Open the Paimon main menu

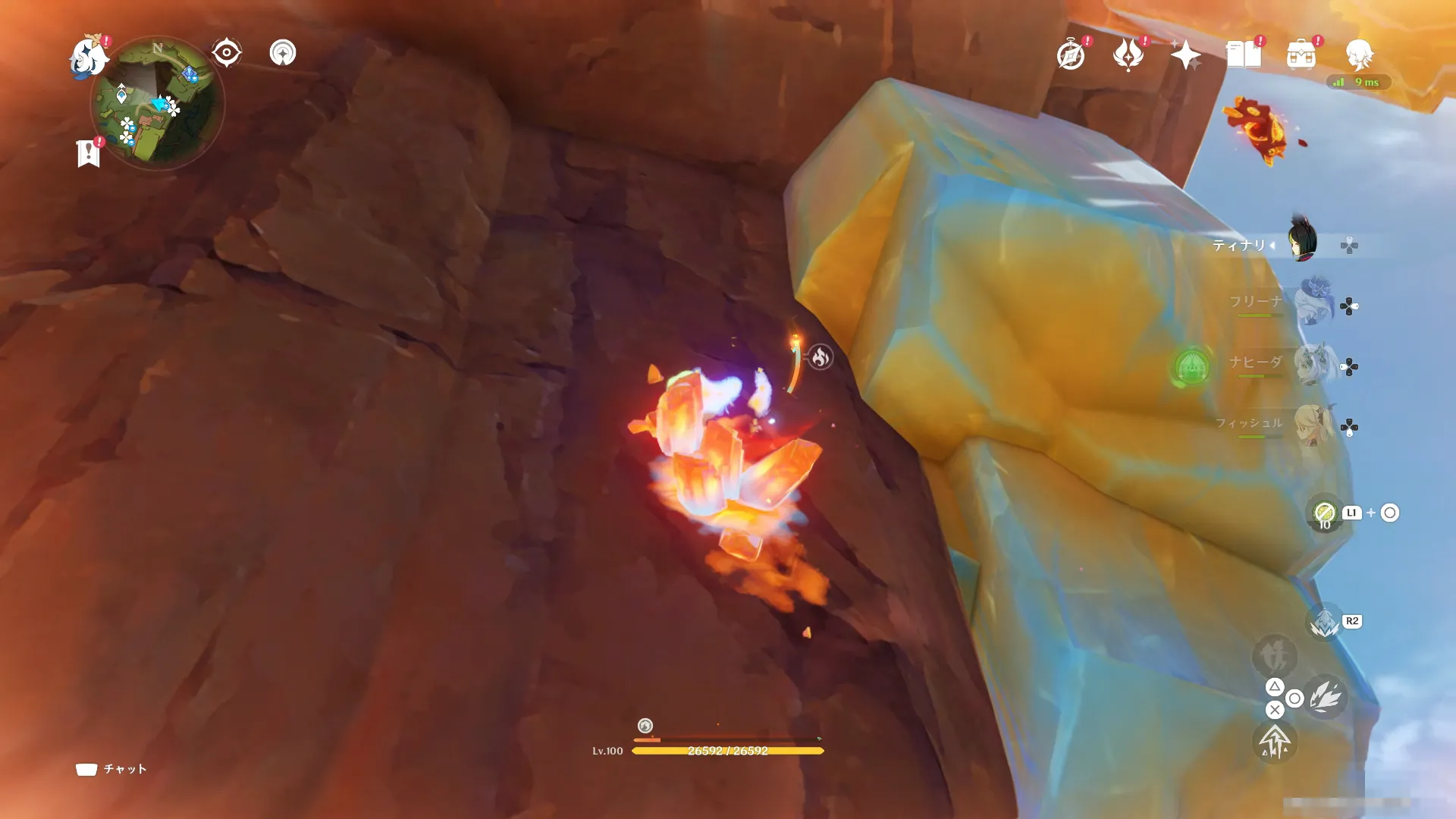pyautogui.click(x=87, y=57)
